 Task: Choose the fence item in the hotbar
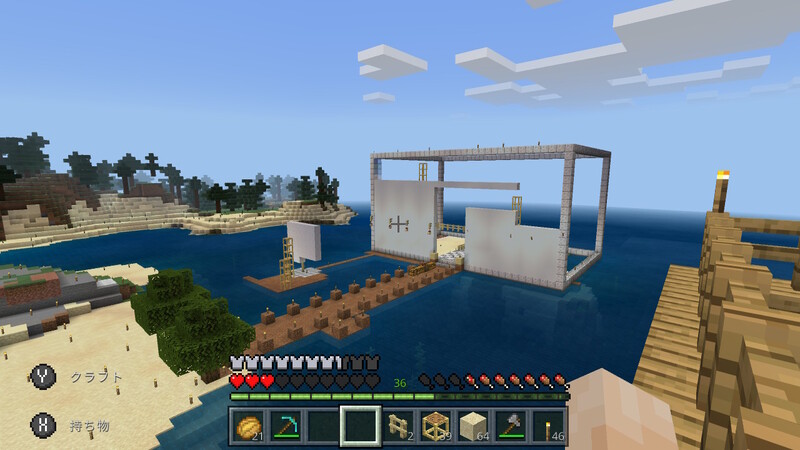point(399,425)
